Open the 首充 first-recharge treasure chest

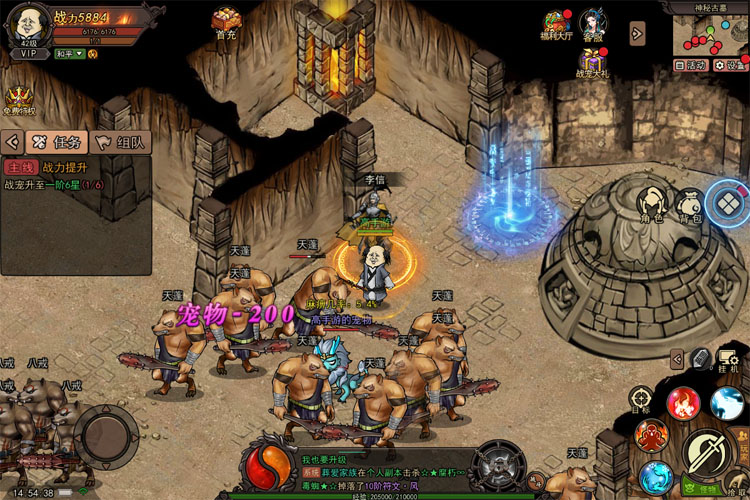tap(226, 21)
